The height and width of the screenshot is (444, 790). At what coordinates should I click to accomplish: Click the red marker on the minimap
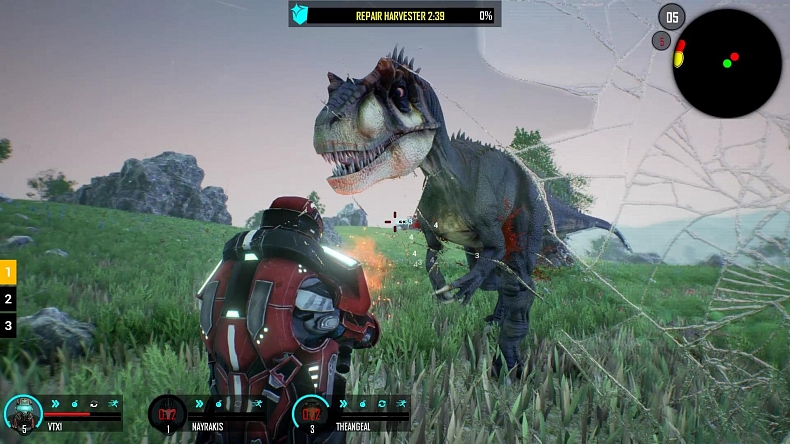coord(735,56)
